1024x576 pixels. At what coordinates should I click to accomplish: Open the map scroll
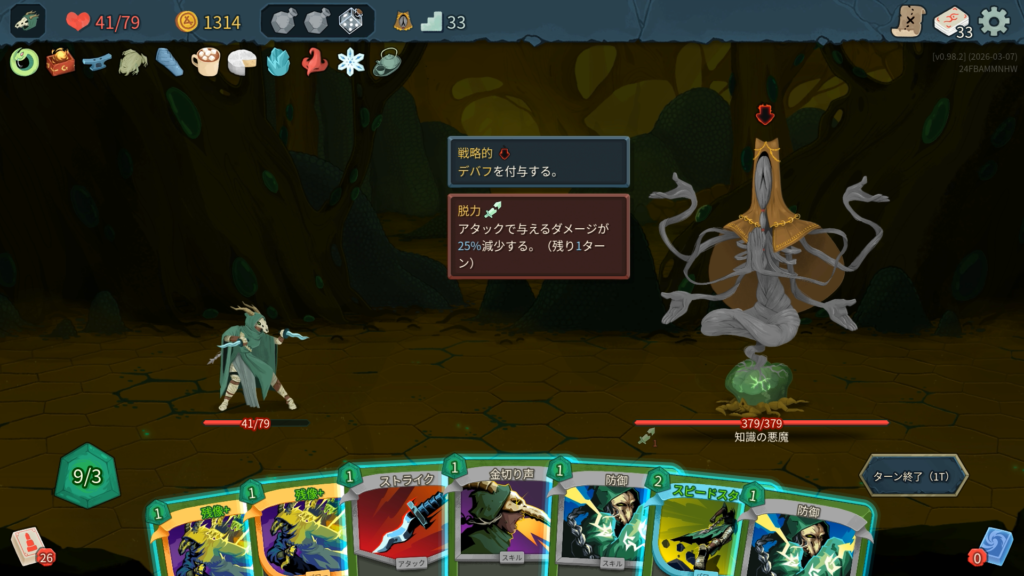pos(908,21)
